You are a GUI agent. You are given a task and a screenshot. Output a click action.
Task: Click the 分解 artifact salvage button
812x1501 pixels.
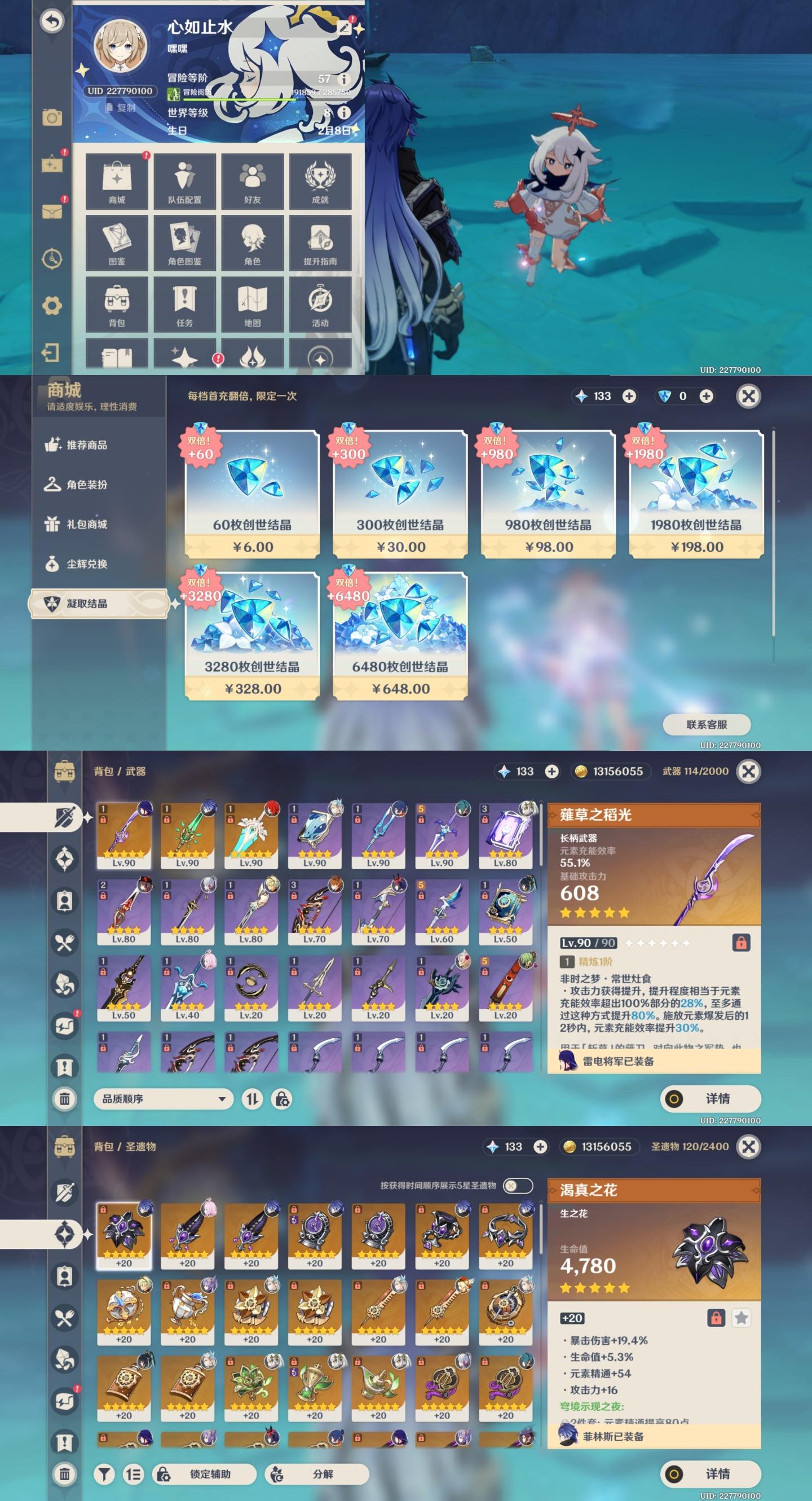pos(316,1473)
